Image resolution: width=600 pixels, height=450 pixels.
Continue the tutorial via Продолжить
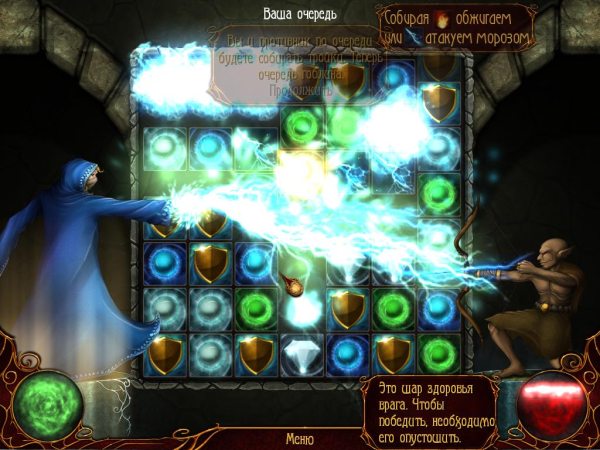(299, 91)
